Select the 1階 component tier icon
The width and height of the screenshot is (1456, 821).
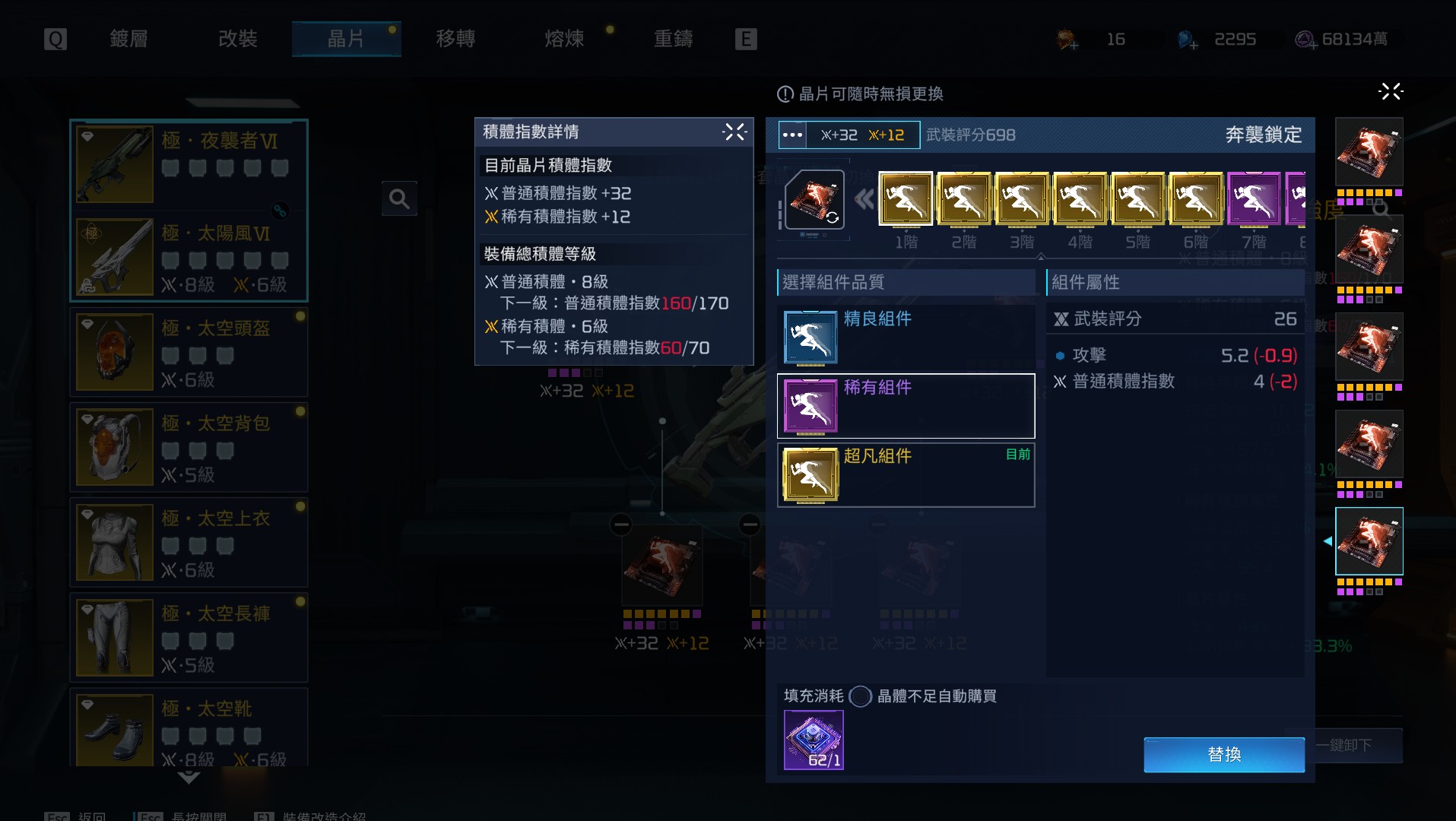[906, 199]
